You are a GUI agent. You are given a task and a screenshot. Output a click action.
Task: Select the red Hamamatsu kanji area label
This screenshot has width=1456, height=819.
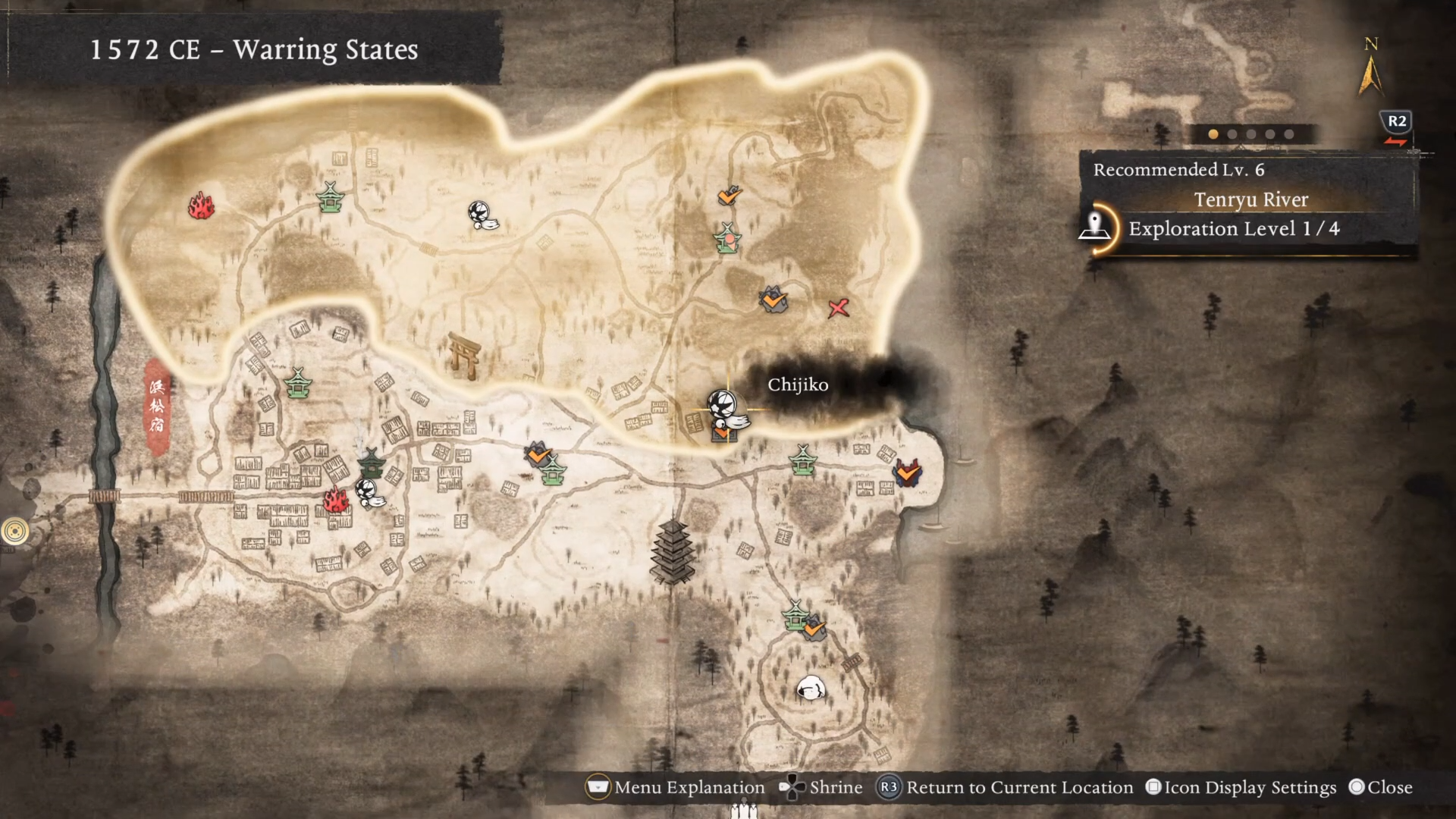click(x=157, y=406)
